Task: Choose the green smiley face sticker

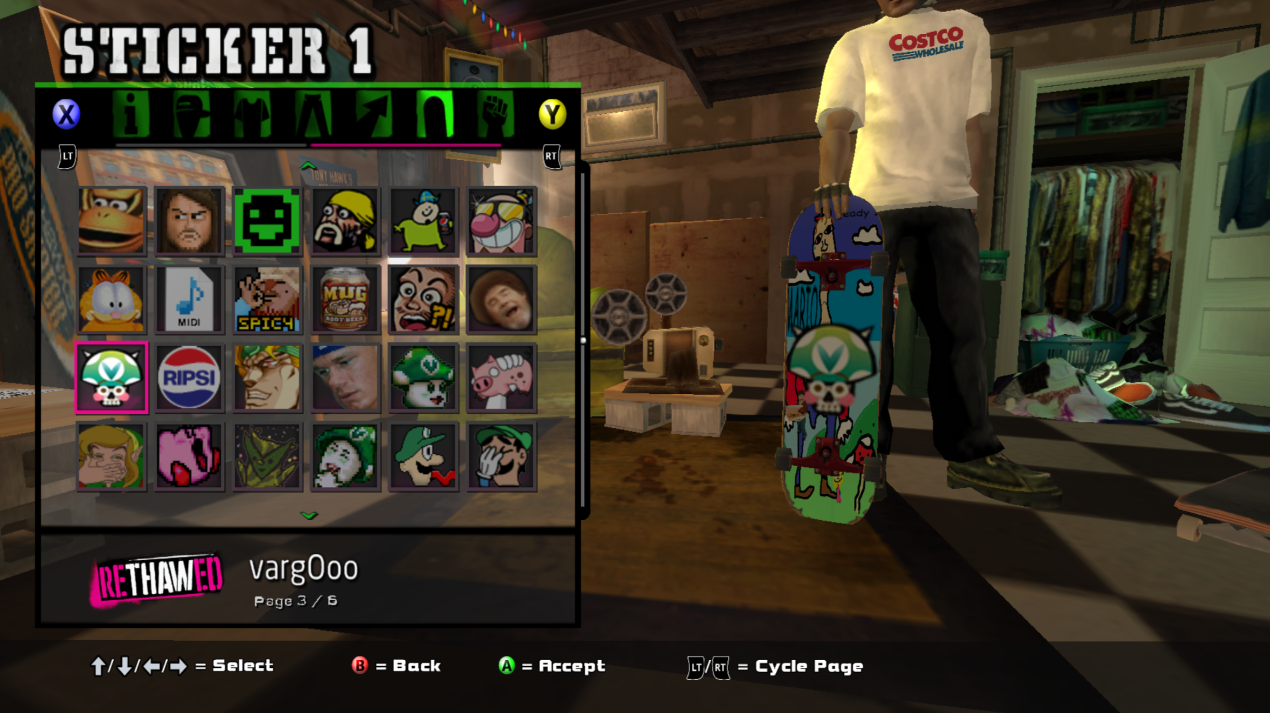Action: tap(267, 221)
